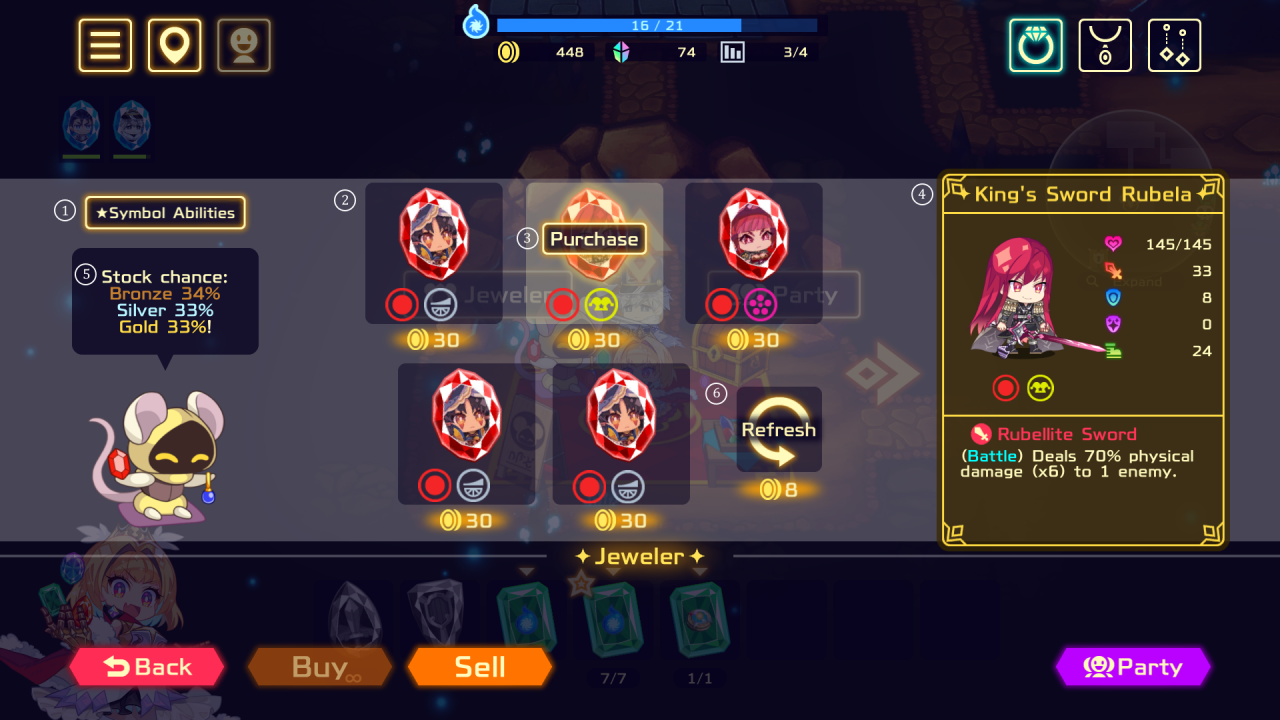Image resolution: width=1280 pixels, height=720 pixels.
Task: Click the character face icon button
Action: (244, 45)
